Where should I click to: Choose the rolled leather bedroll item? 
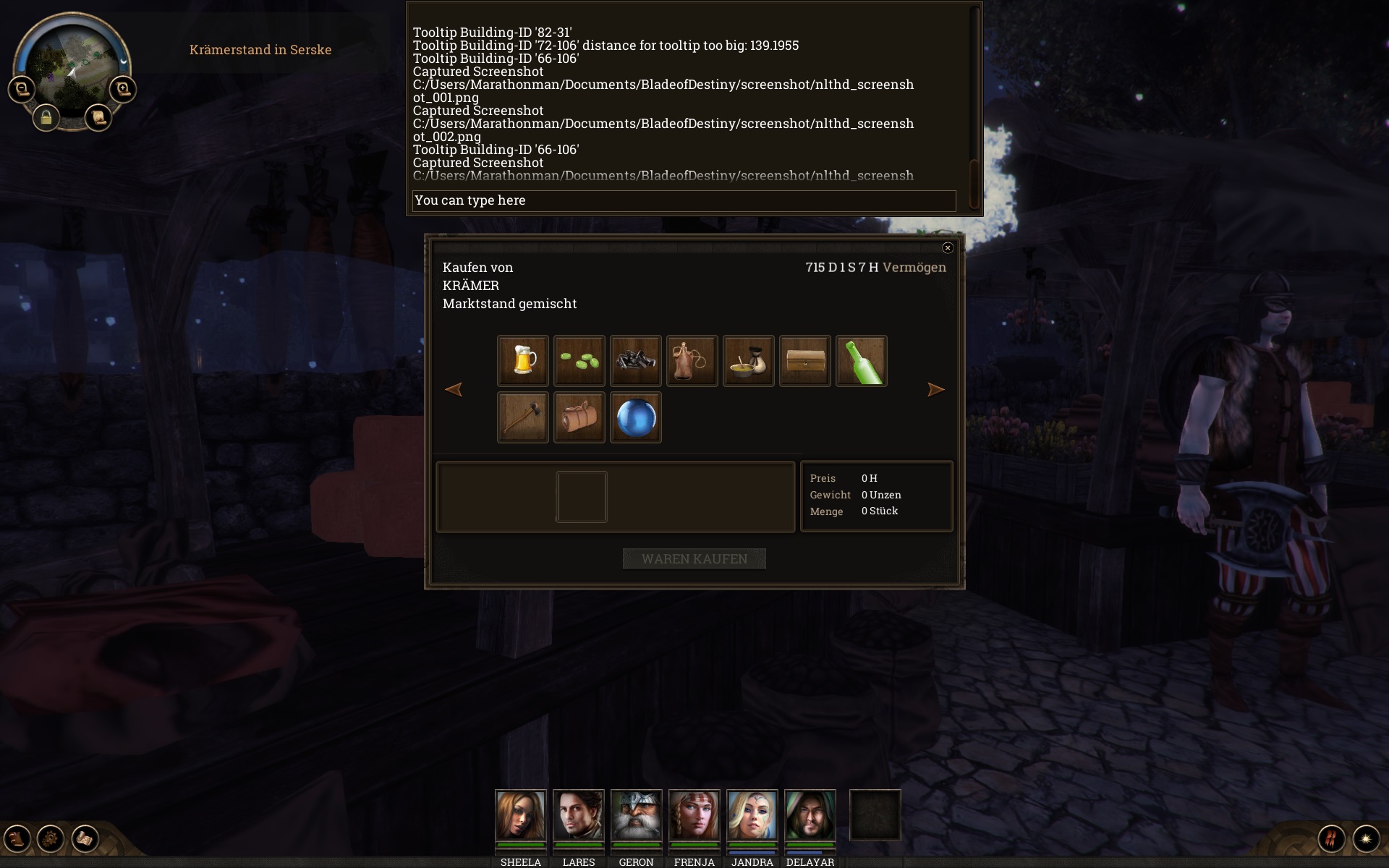tap(579, 417)
